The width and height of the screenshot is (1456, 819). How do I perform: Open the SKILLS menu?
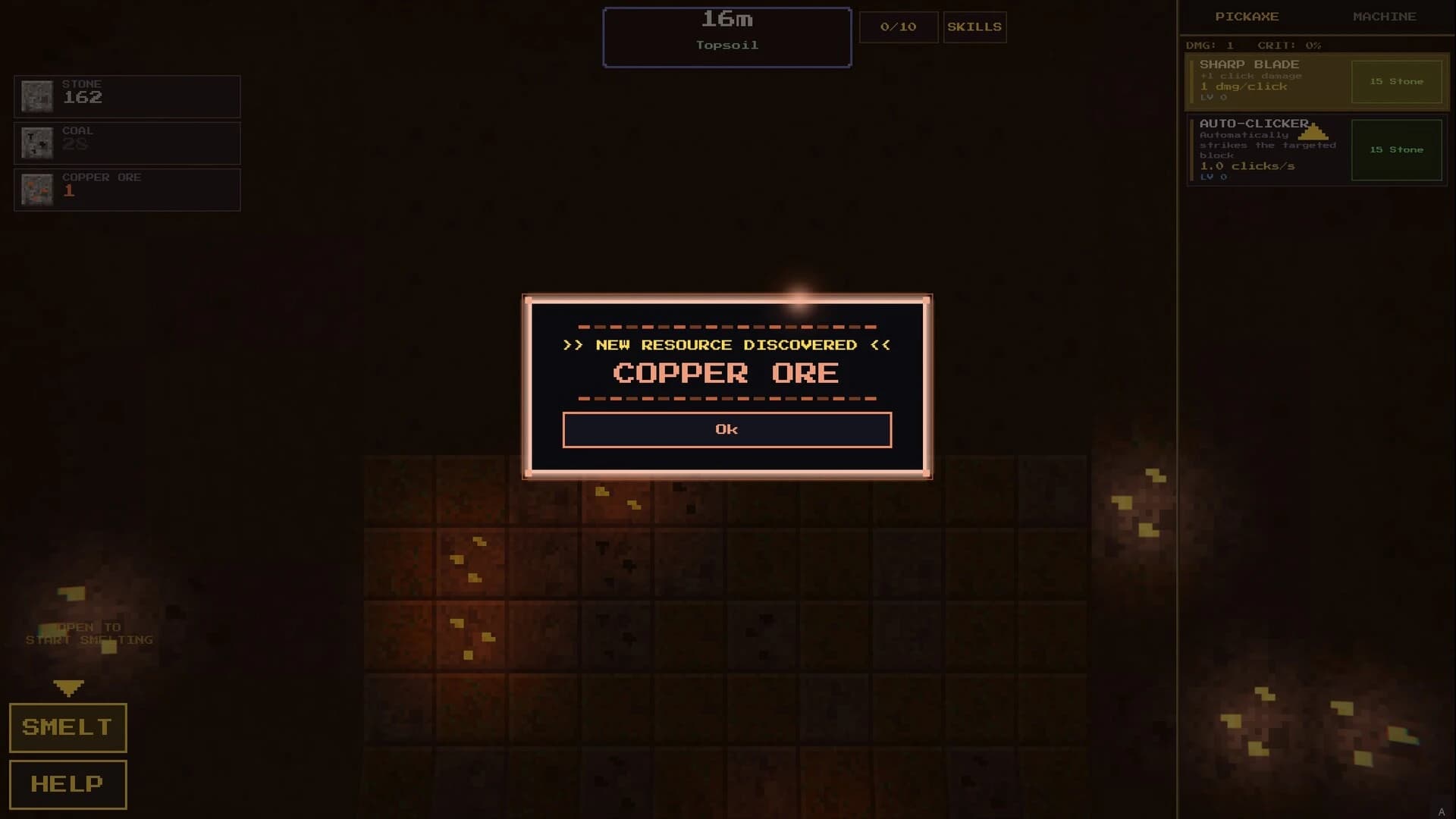pyautogui.click(x=974, y=27)
